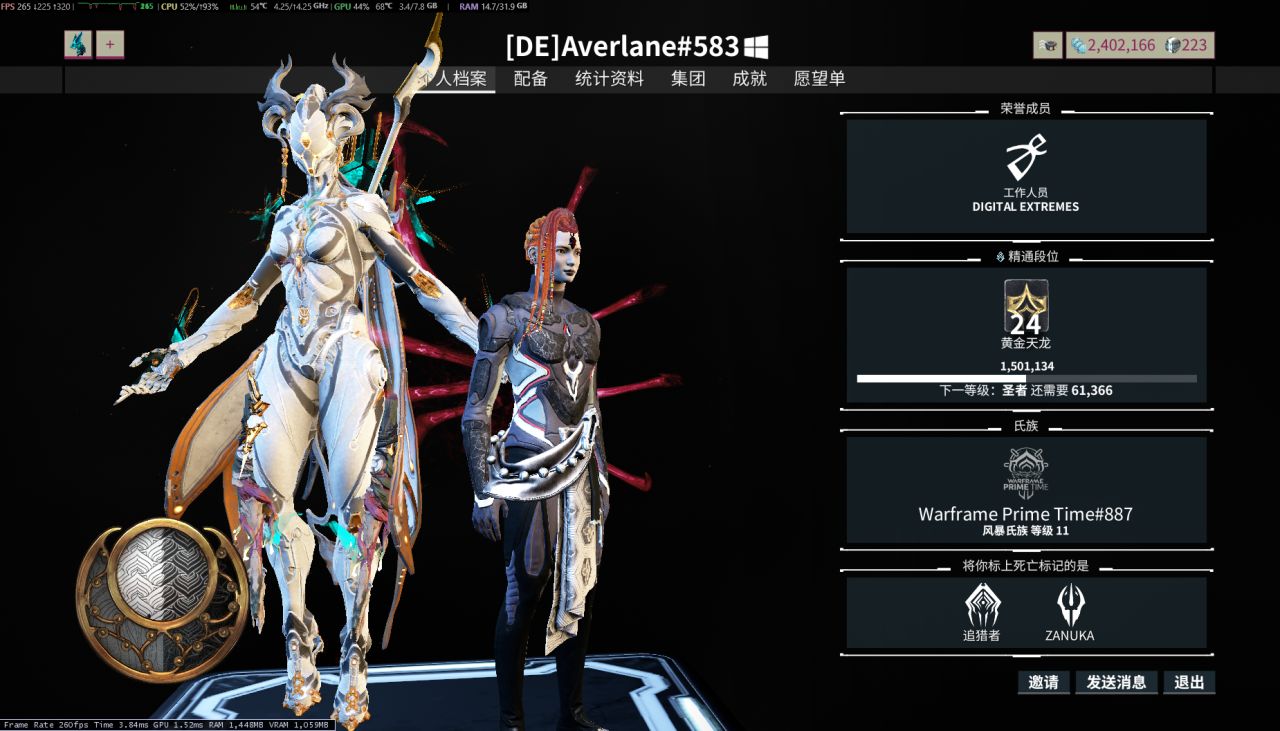Open the 配备 loadout tab
Image resolution: width=1280 pixels, height=731 pixels.
pos(530,79)
